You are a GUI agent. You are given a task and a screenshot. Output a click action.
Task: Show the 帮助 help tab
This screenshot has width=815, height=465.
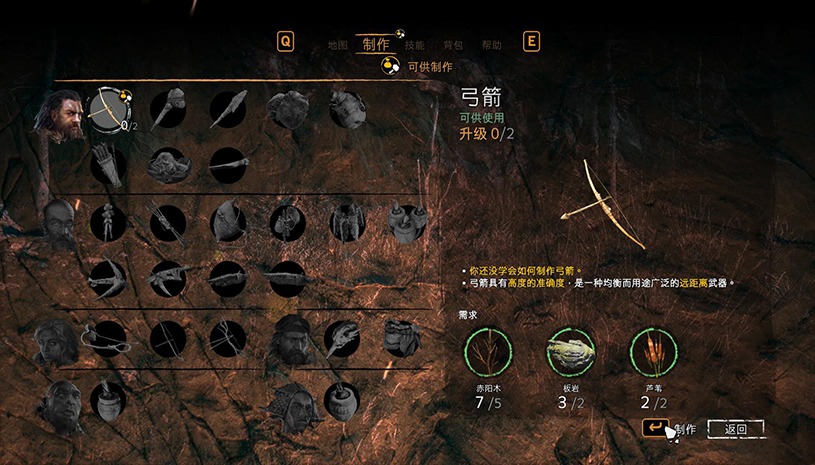point(491,45)
